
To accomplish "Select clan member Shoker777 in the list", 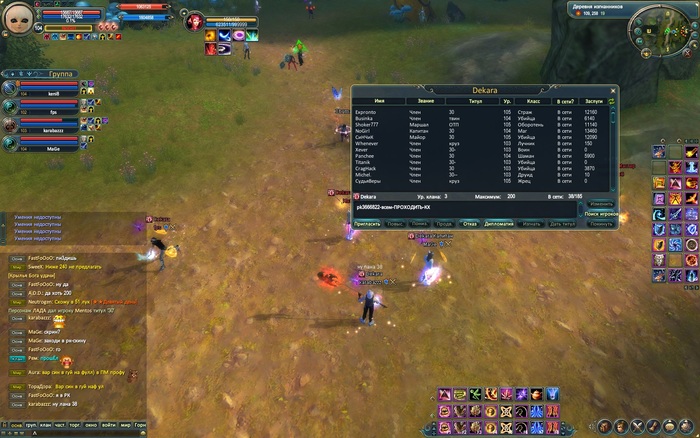I will pyautogui.click(x=369, y=123).
